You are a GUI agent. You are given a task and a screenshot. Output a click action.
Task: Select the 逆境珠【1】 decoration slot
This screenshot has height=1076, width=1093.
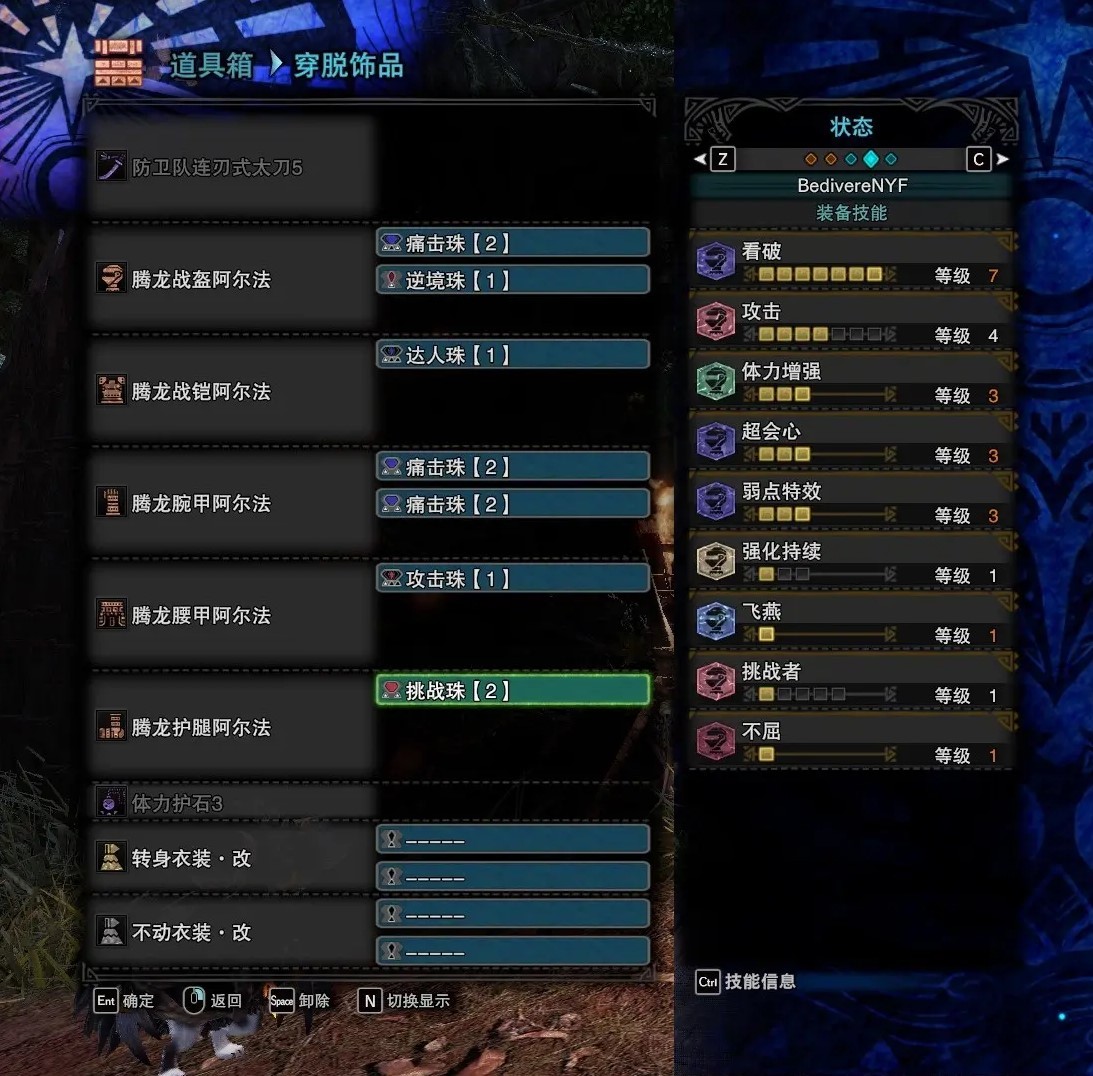coord(512,280)
